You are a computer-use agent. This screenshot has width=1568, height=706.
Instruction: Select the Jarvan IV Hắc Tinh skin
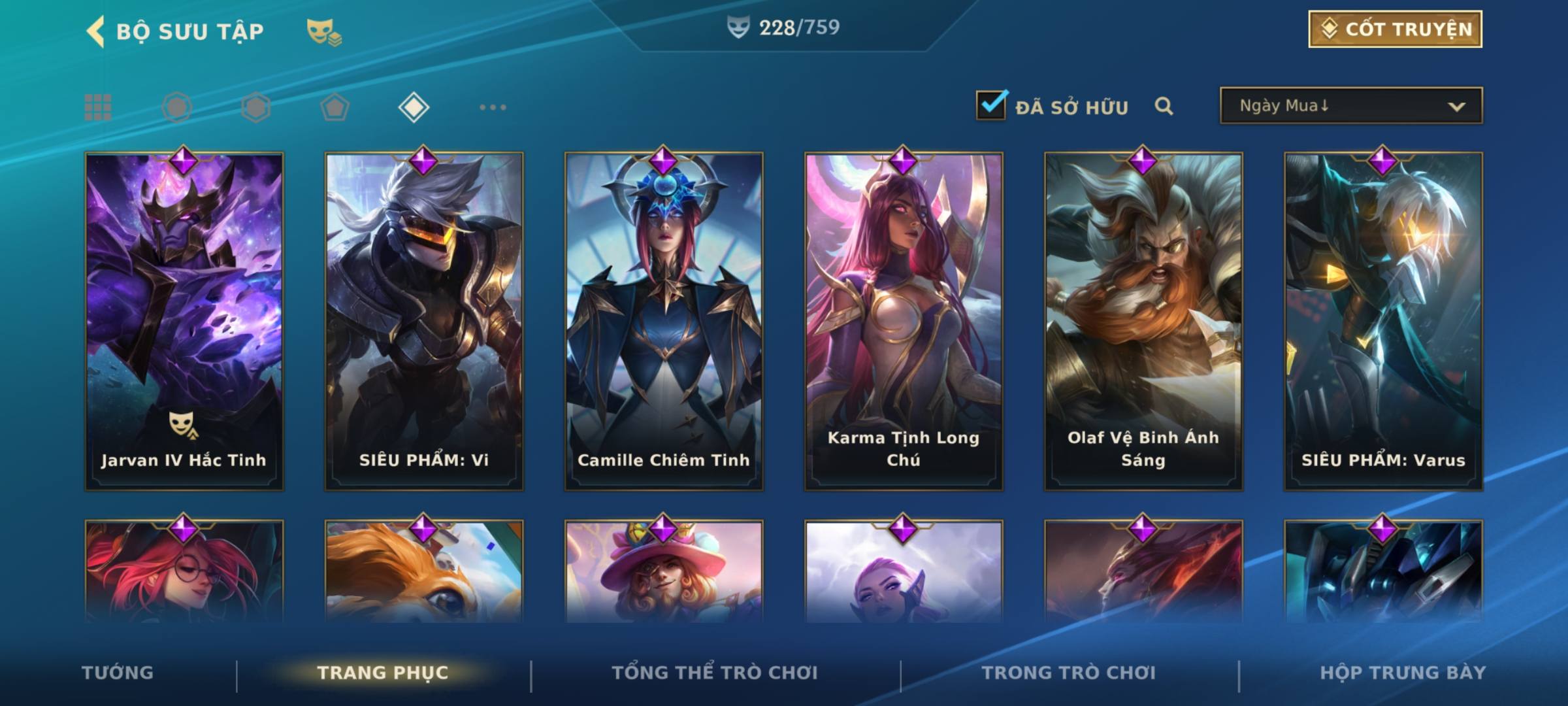[184, 320]
